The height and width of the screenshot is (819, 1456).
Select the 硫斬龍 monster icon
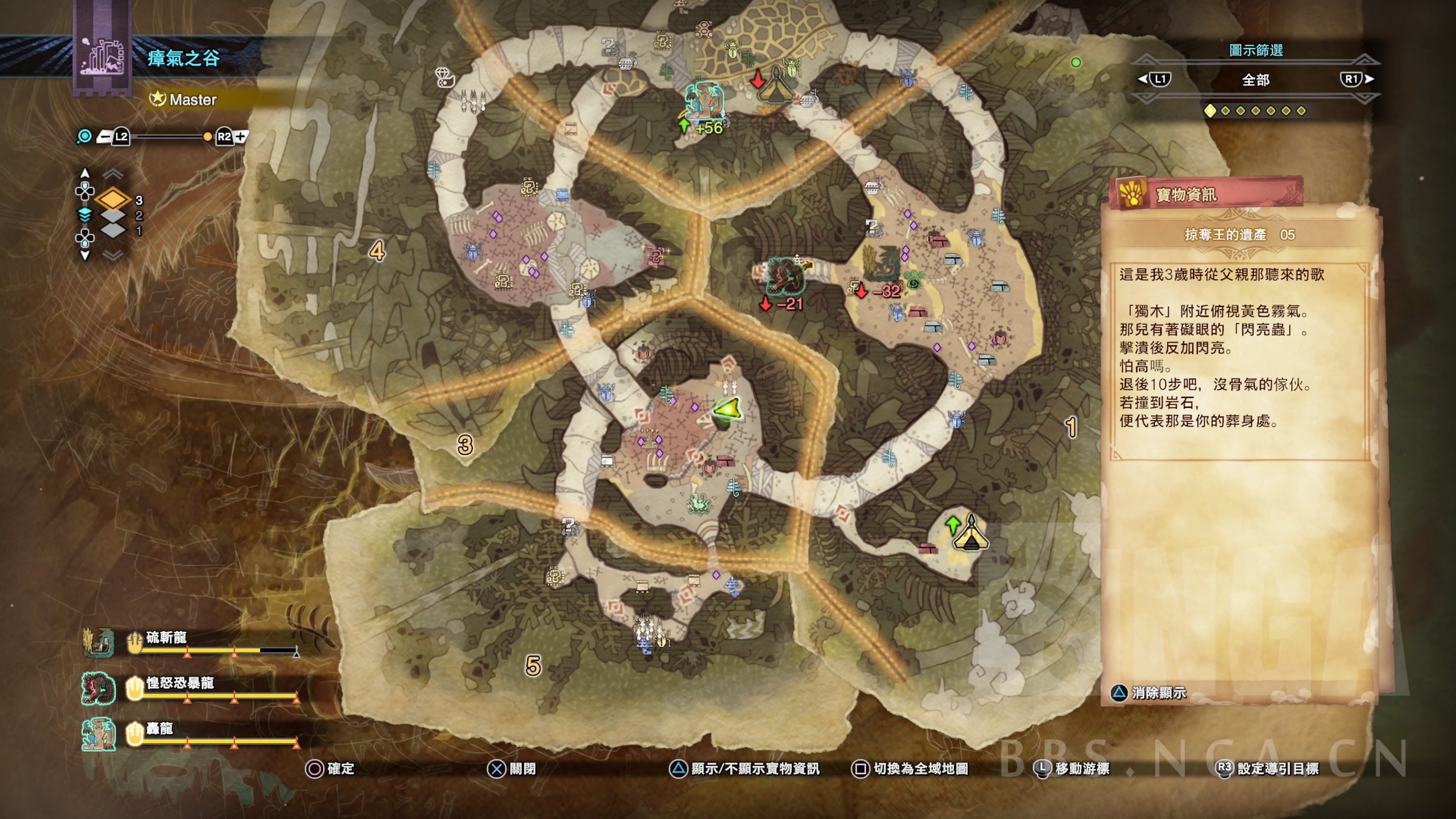[99, 643]
